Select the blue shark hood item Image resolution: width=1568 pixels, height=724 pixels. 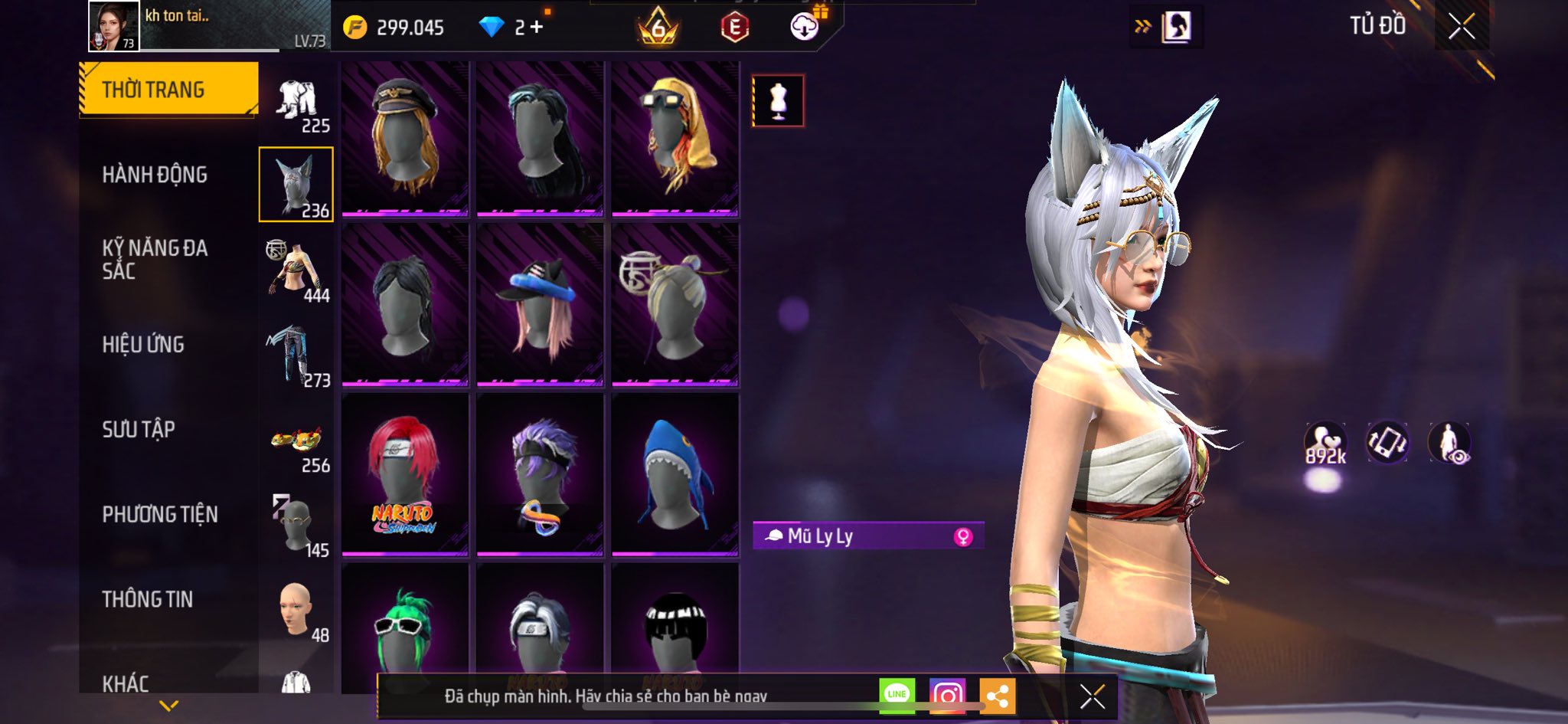coord(675,473)
